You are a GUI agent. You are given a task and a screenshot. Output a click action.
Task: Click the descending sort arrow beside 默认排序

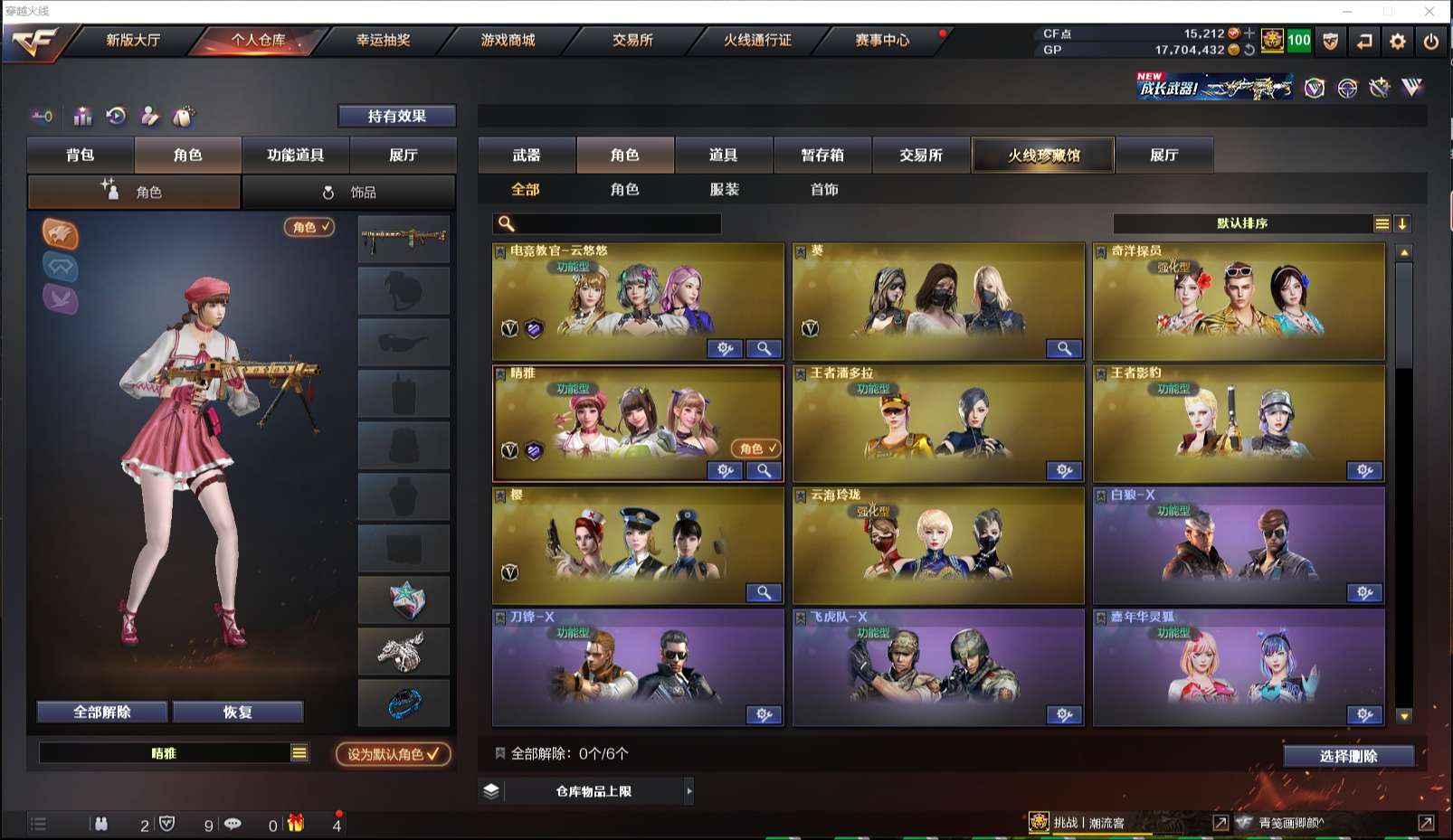(x=1402, y=223)
